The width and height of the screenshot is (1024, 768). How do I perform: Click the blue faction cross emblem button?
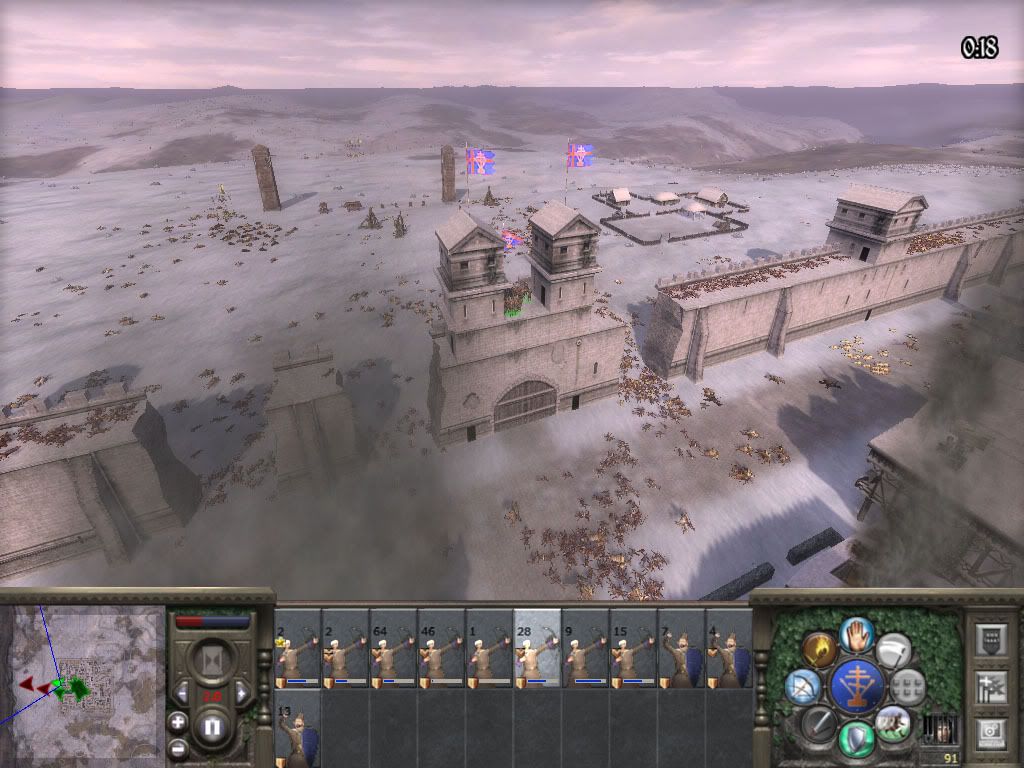click(x=858, y=686)
